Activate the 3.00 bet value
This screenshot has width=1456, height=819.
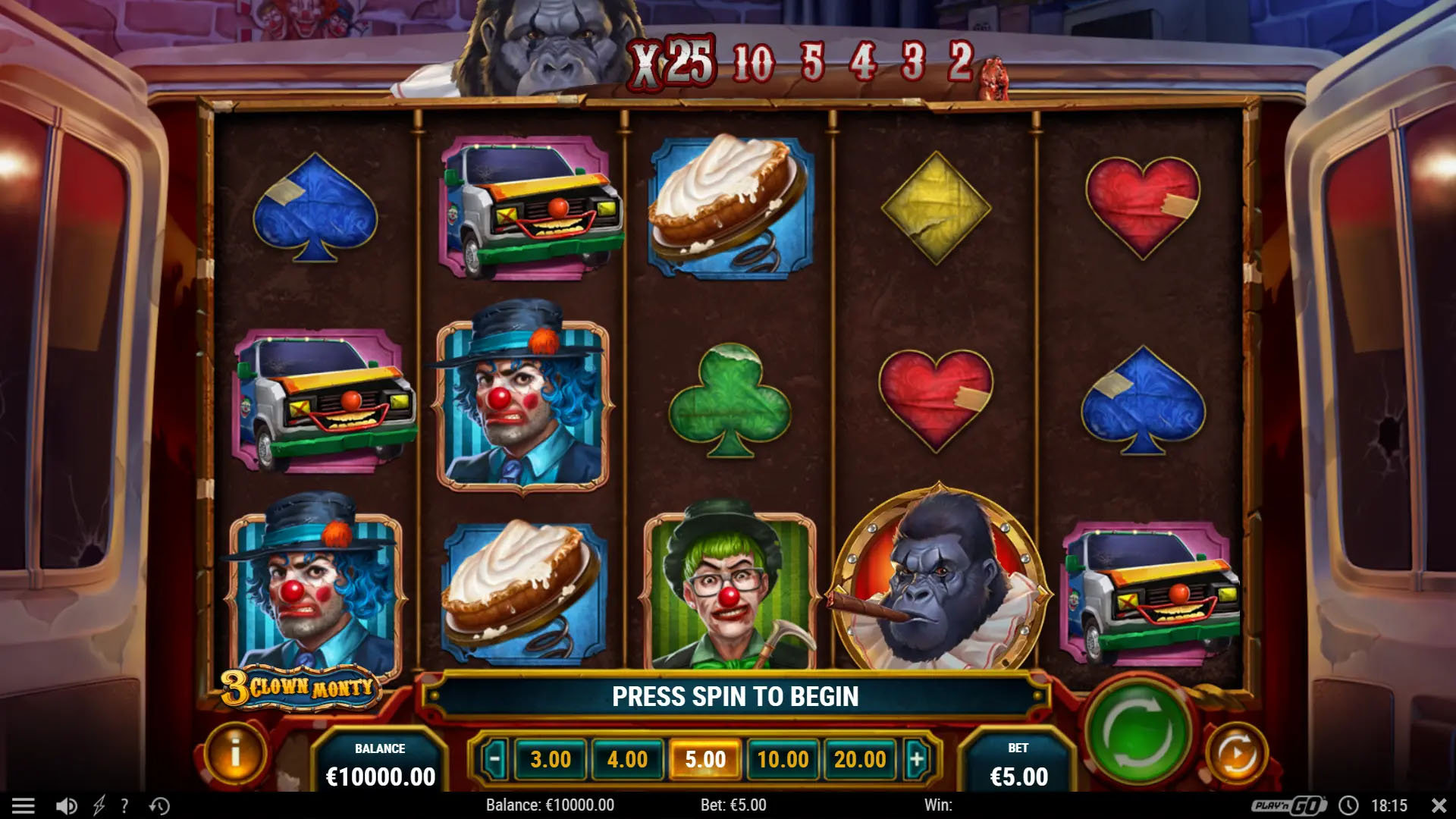(551, 758)
